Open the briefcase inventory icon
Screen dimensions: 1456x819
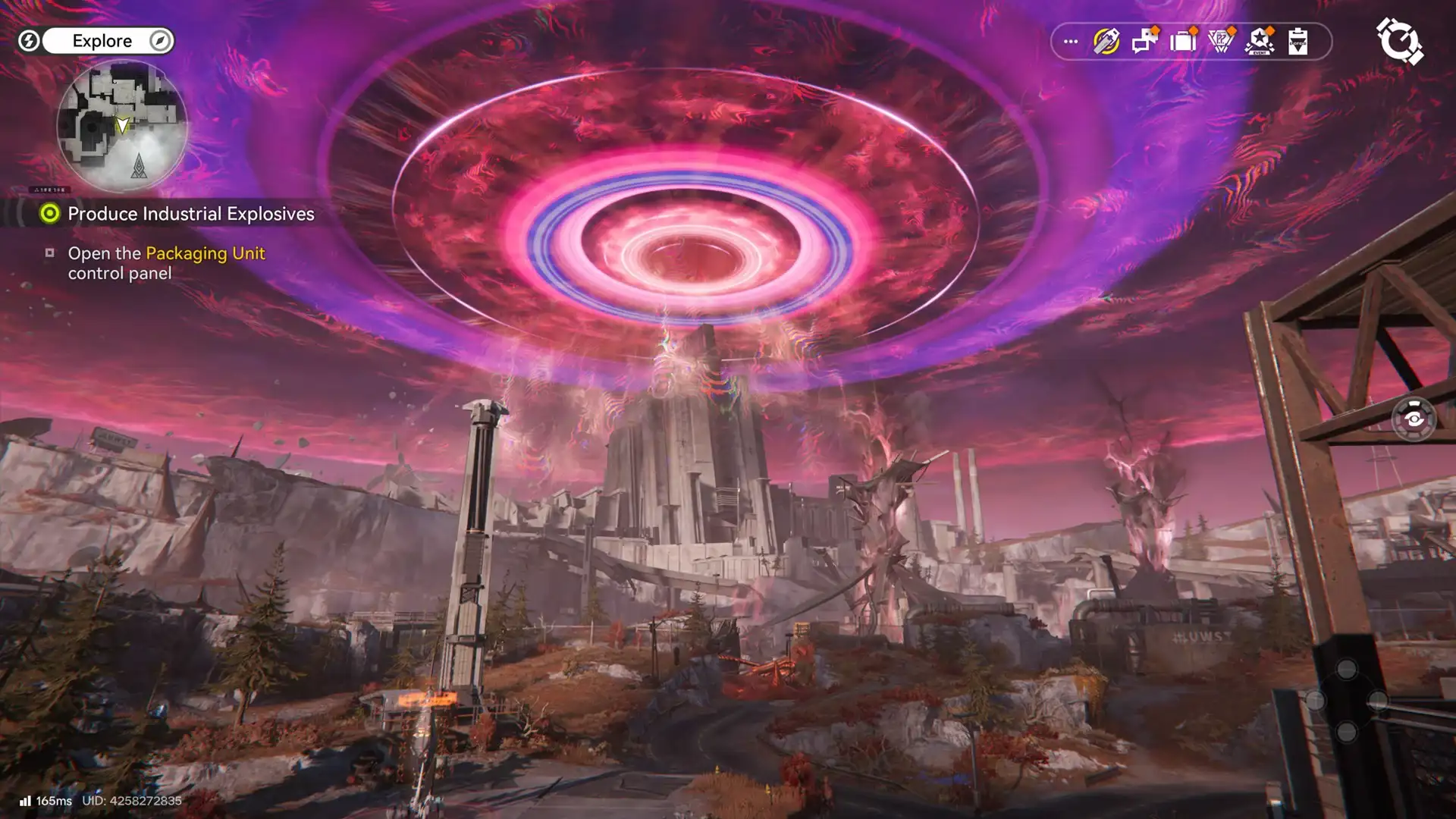(x=1183, y=42)
